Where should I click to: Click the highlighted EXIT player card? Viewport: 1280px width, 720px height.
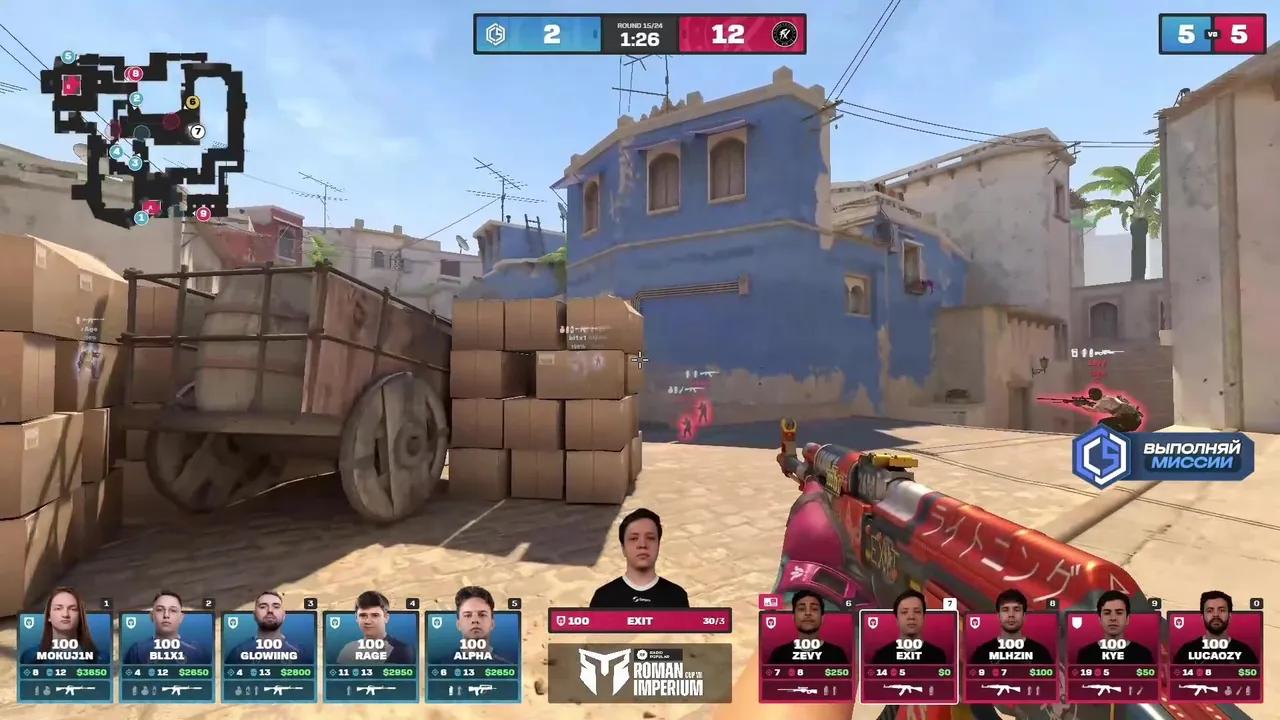[x=908, y=650]
